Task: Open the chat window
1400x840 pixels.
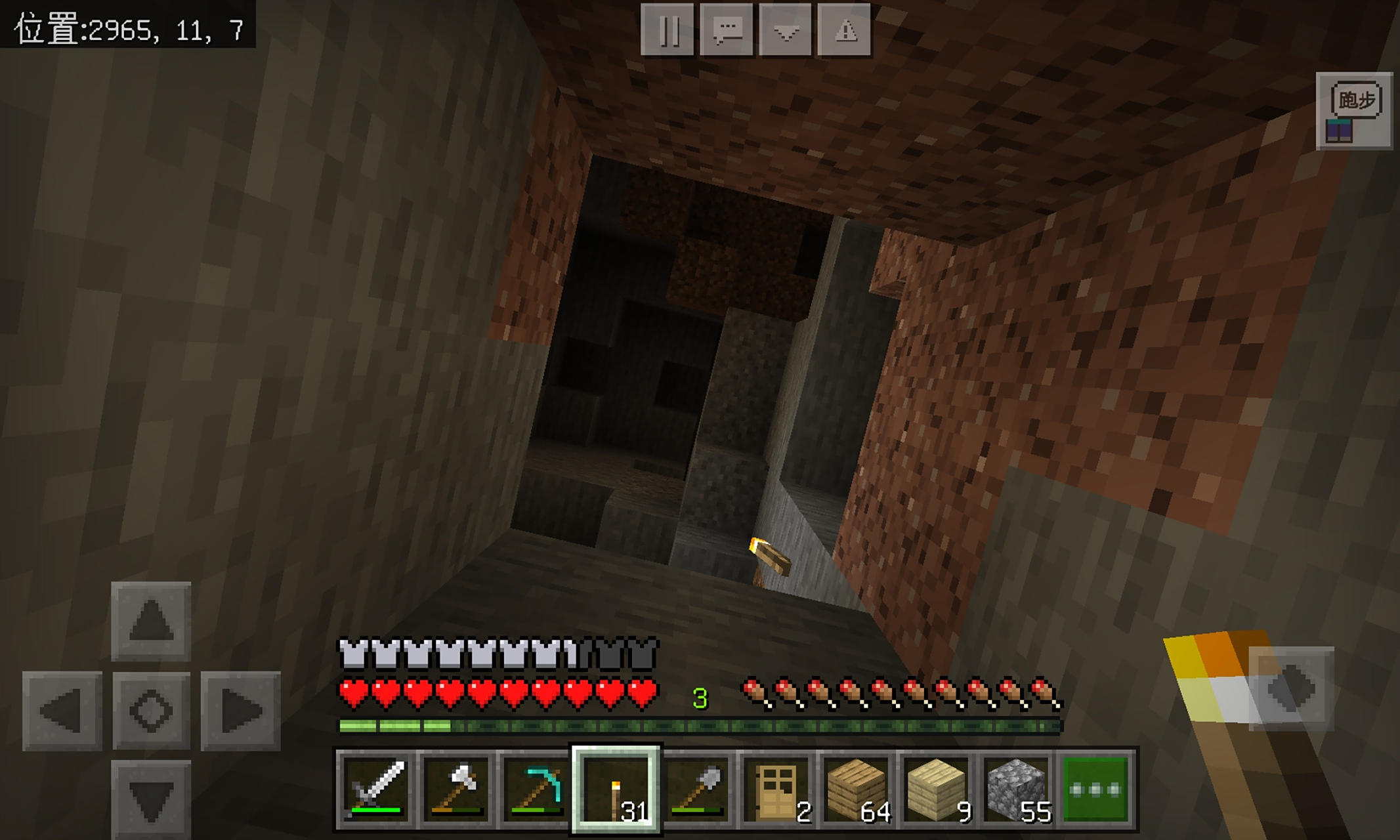Action: tap(727, 31)
